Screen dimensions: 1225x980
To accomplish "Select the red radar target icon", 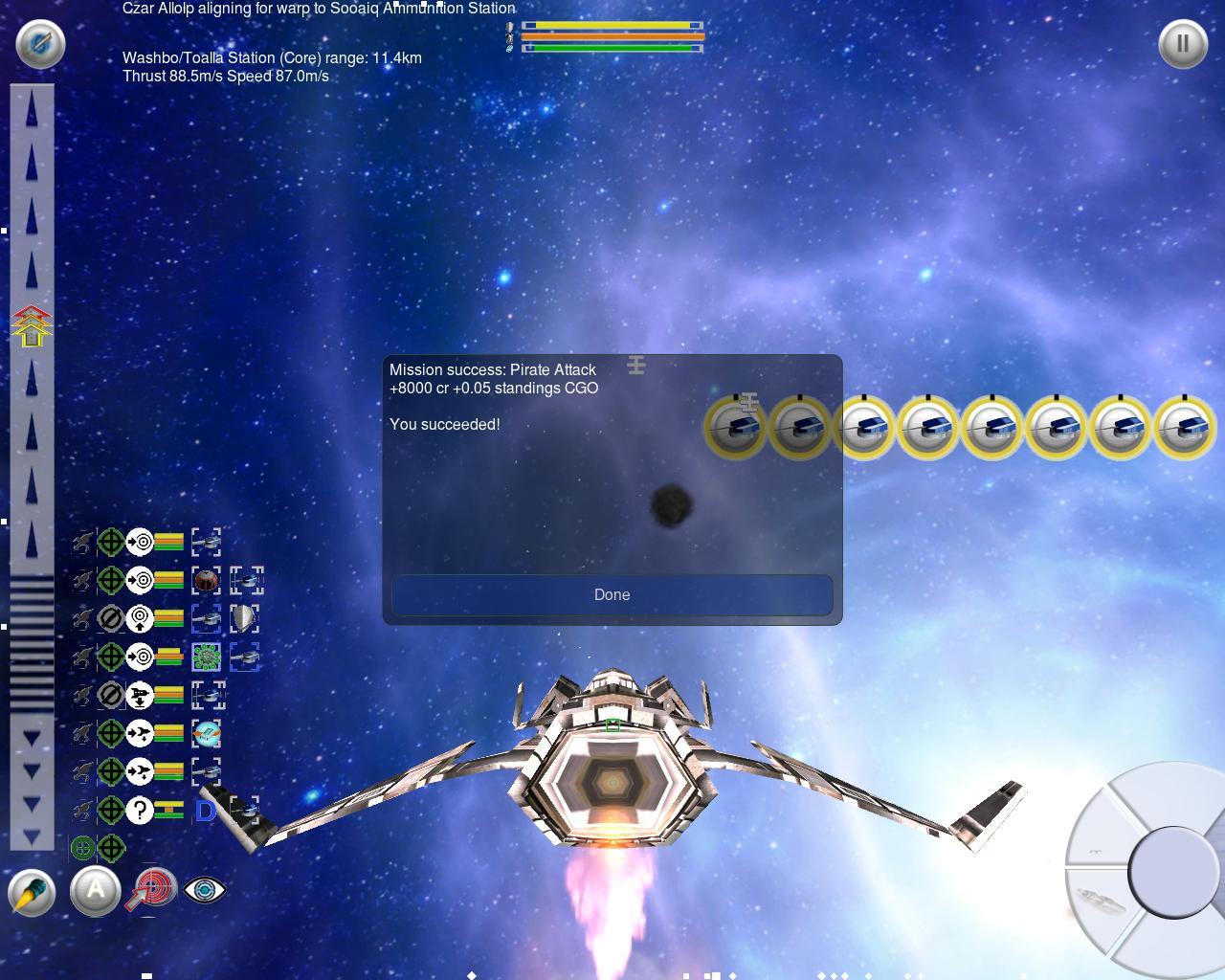I will point(152,887).
